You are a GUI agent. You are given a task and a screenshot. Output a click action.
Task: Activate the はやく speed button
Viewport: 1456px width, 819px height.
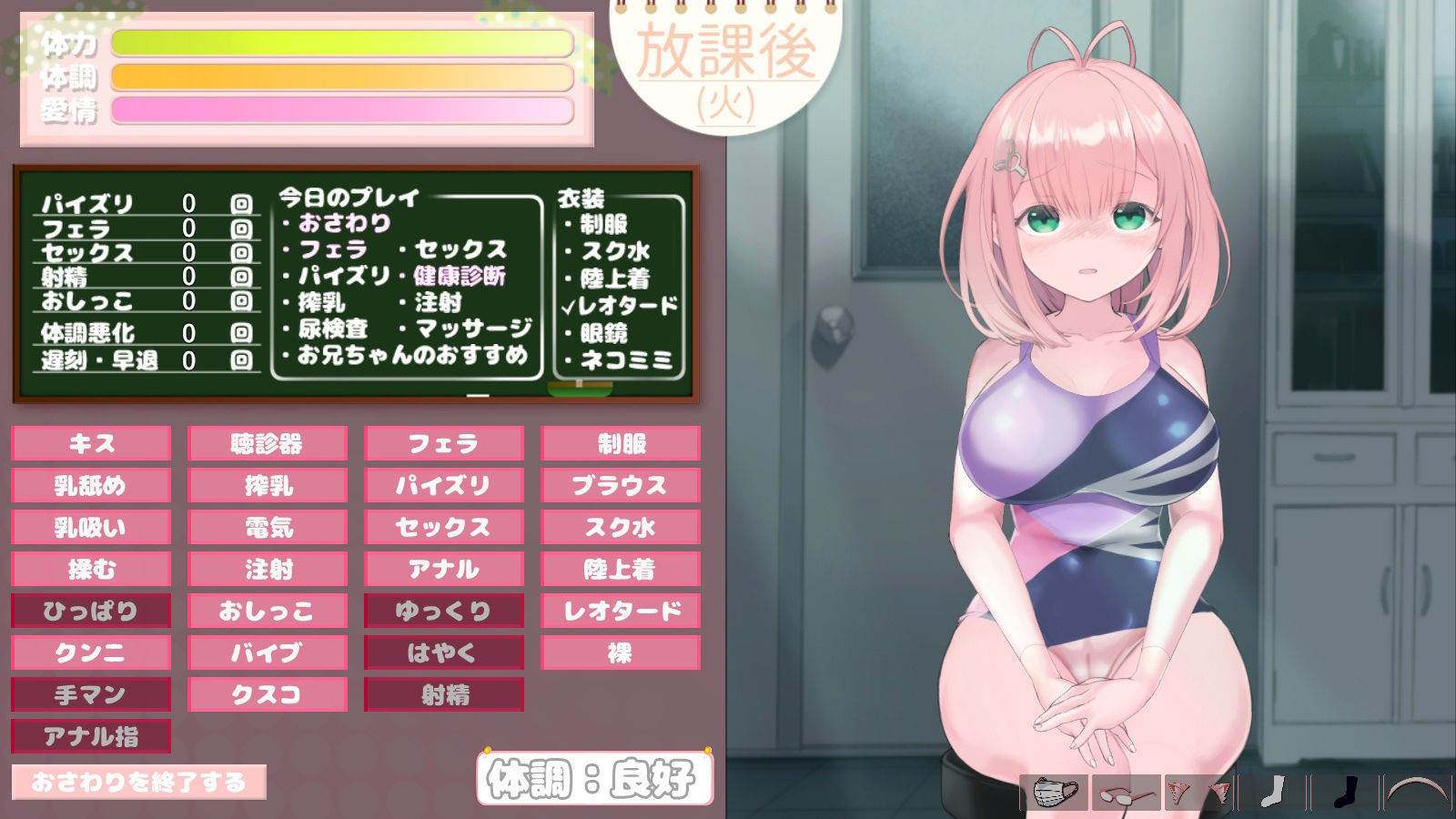pyautogui.click(x=442, y=652)
